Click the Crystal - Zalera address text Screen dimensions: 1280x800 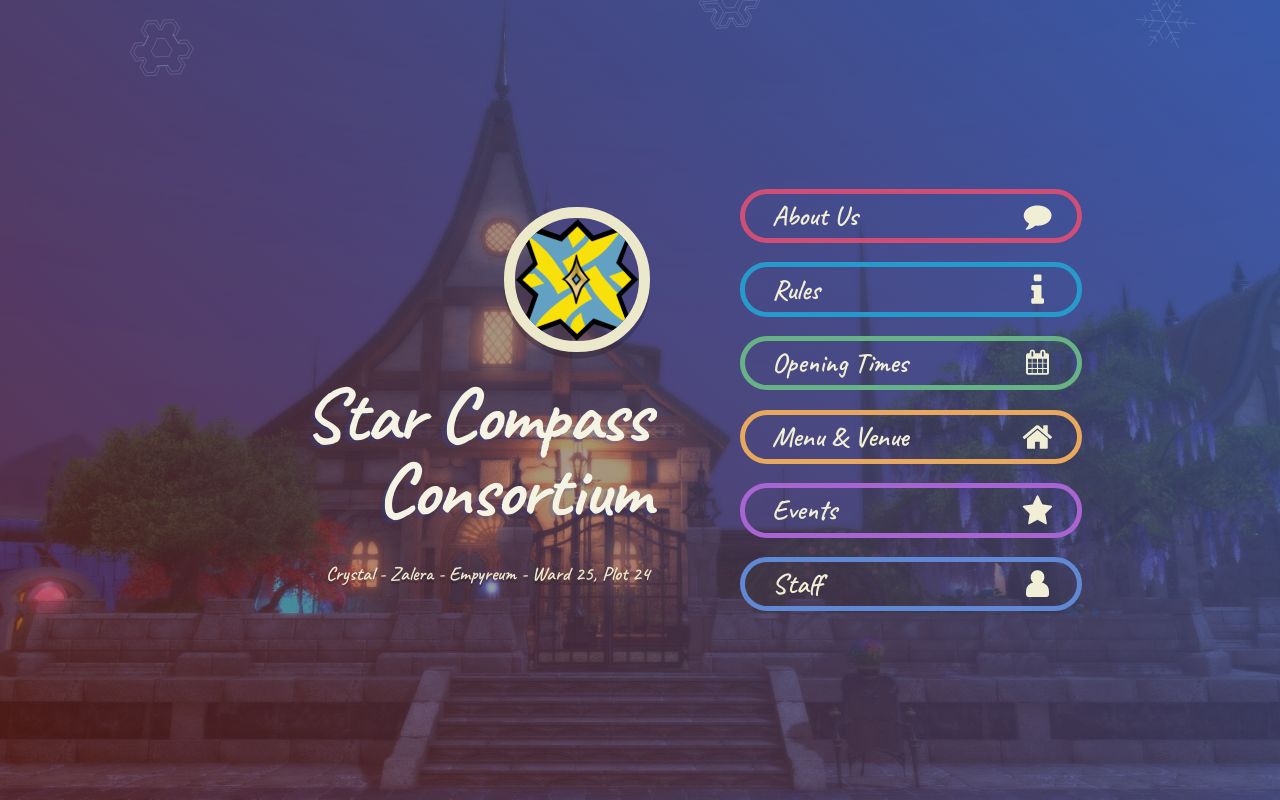488,573
